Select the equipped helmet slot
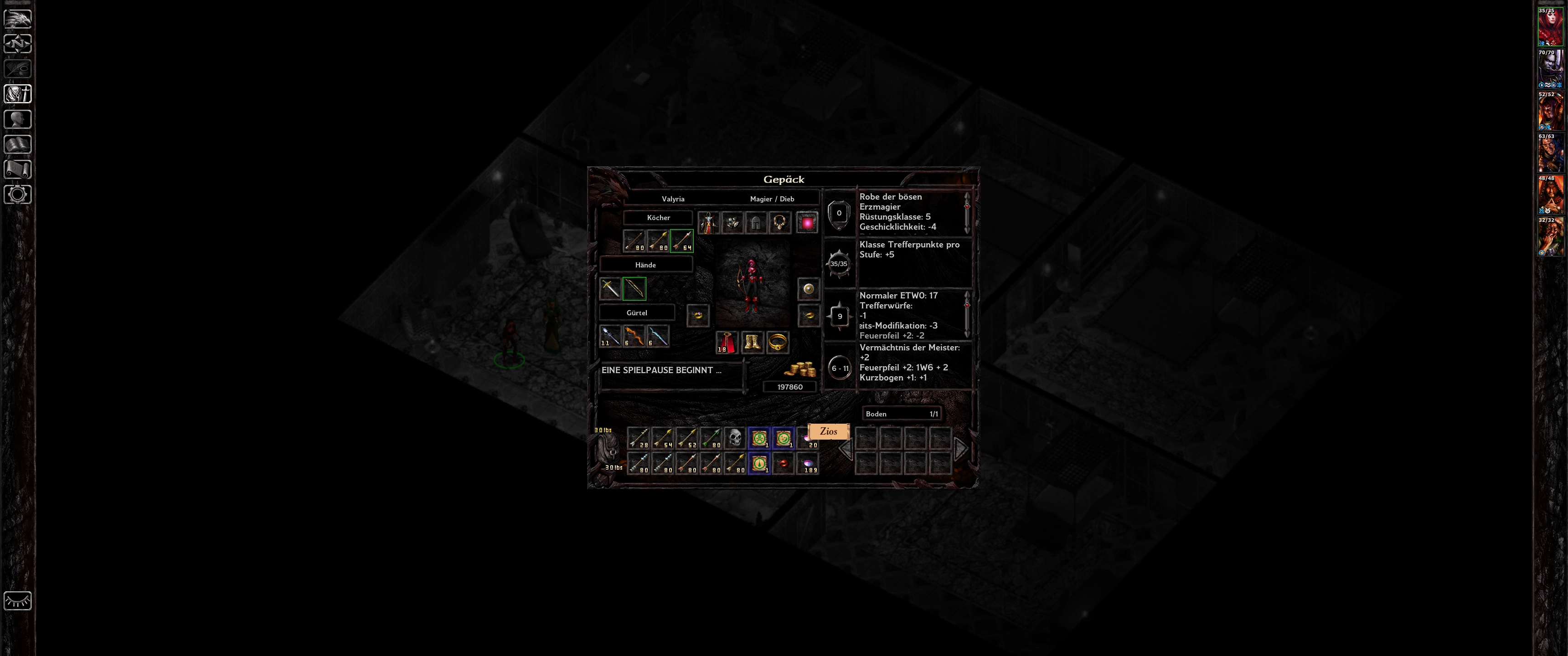This screenshot has height=656, width=1568. tap(755, 223)
